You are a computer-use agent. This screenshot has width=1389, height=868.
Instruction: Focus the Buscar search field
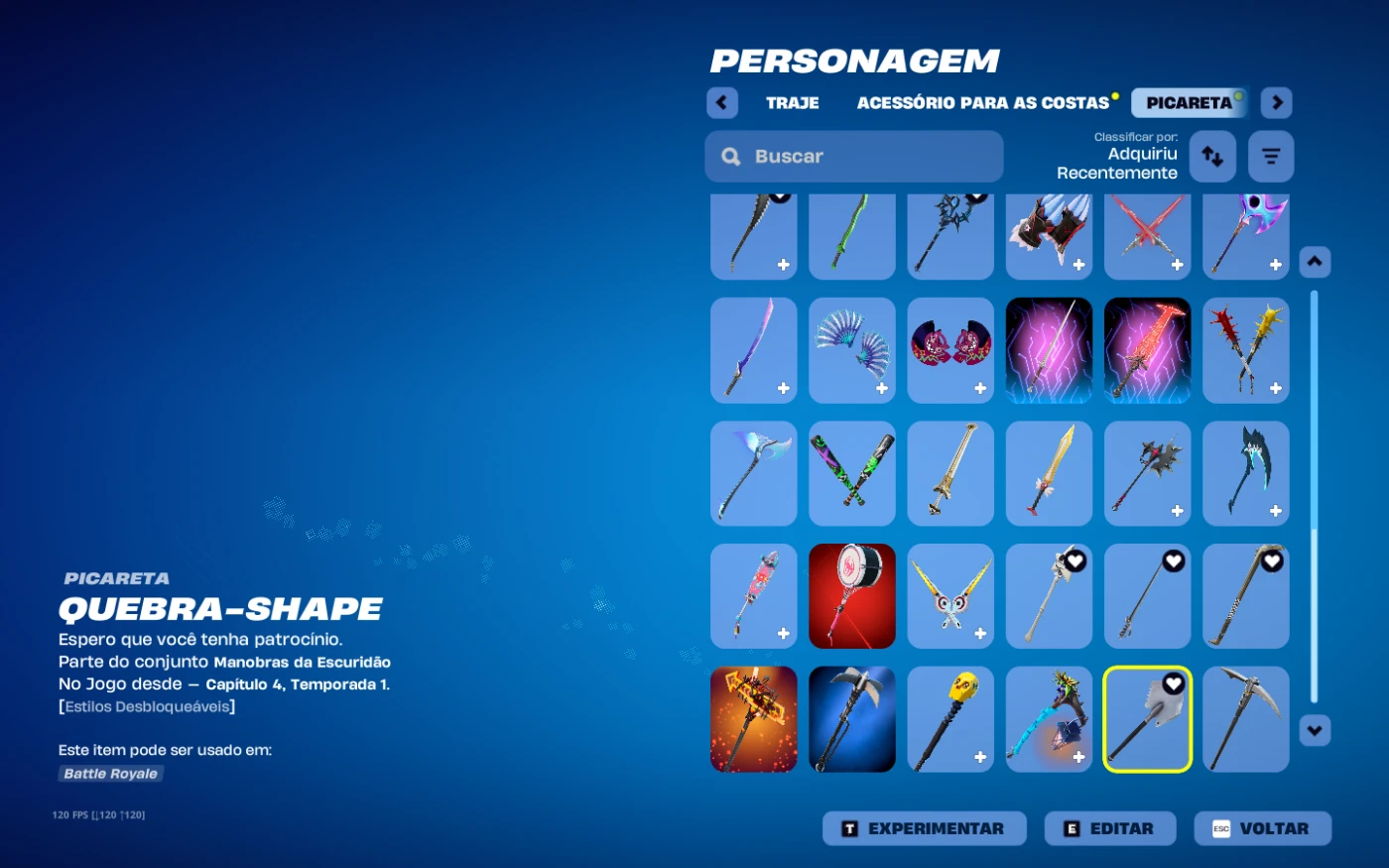[853, 157]
